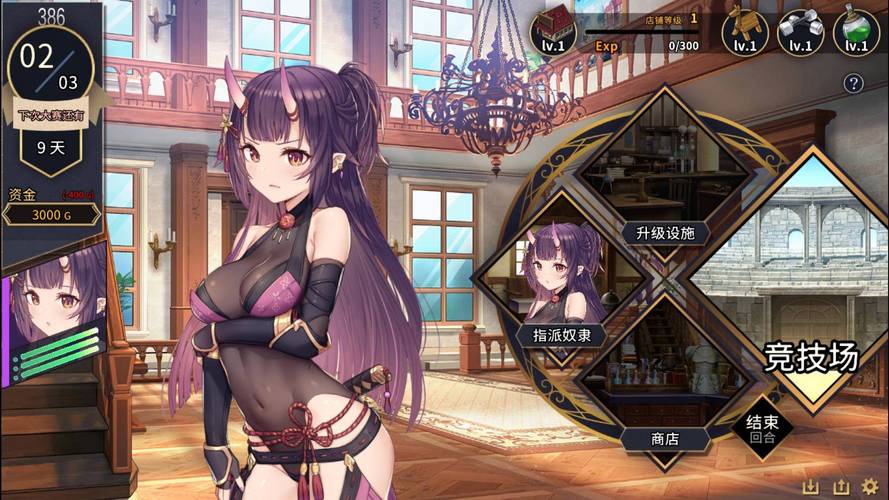
Task: Select the green potion facility icon
Action: pos(856,32)
